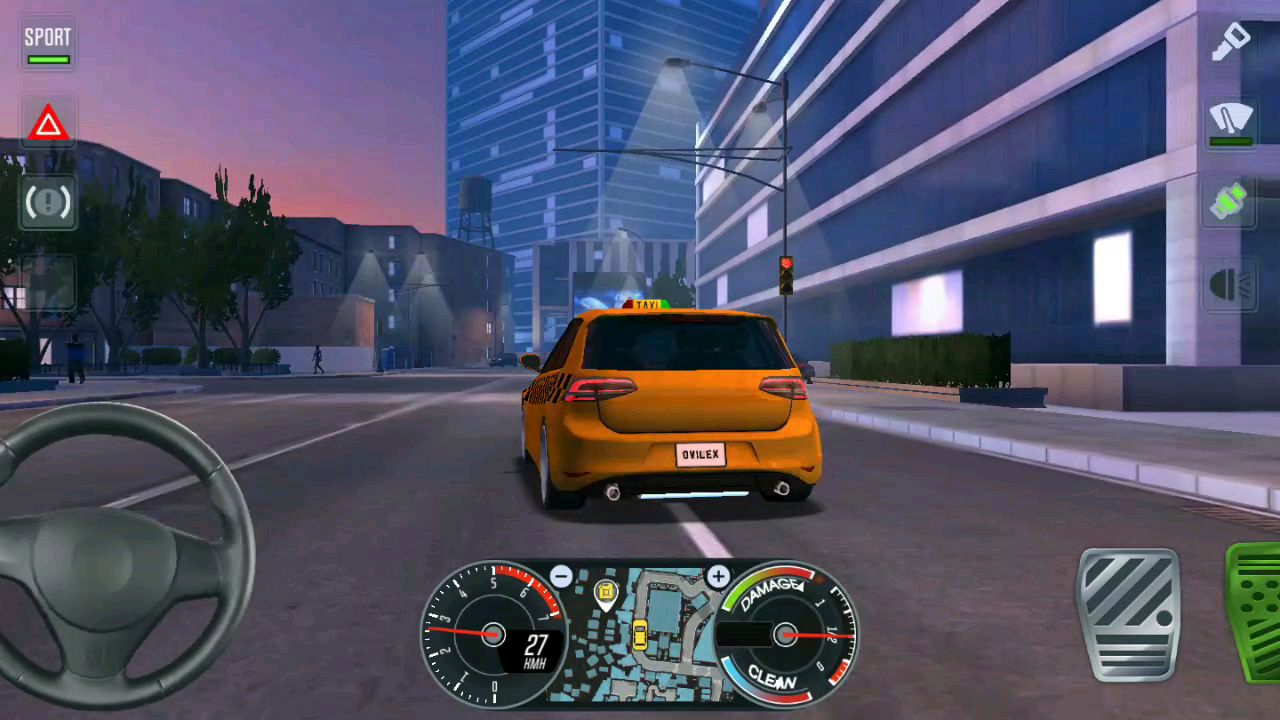Hit the green gas pedal
Screen dimensions: 1280x720
click(1255, 612)
